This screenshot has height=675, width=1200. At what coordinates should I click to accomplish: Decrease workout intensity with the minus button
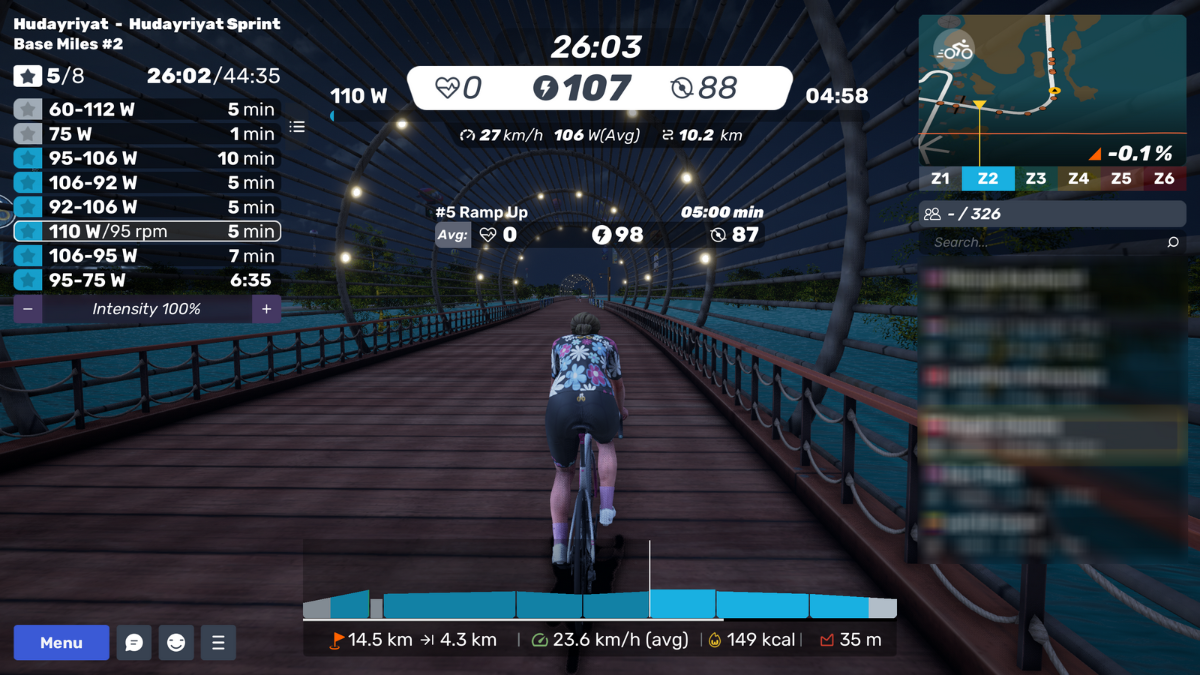[28, 310]
